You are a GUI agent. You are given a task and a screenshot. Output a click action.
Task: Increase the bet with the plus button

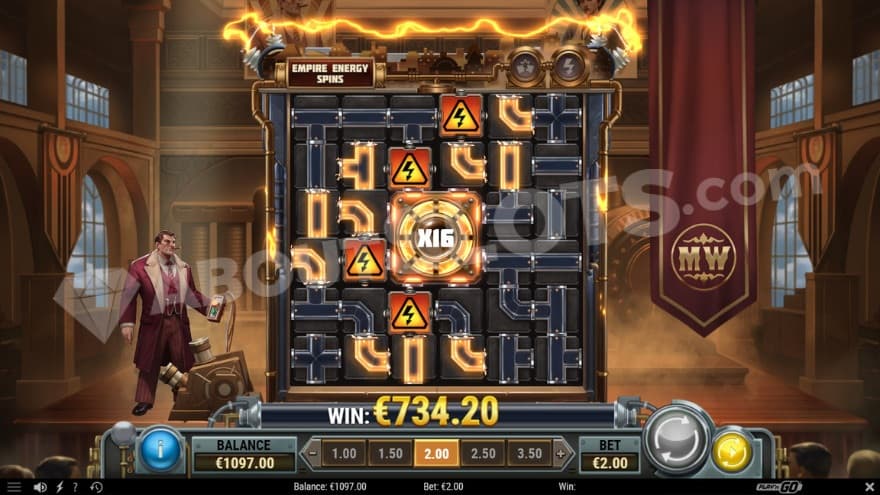point(559,454)
